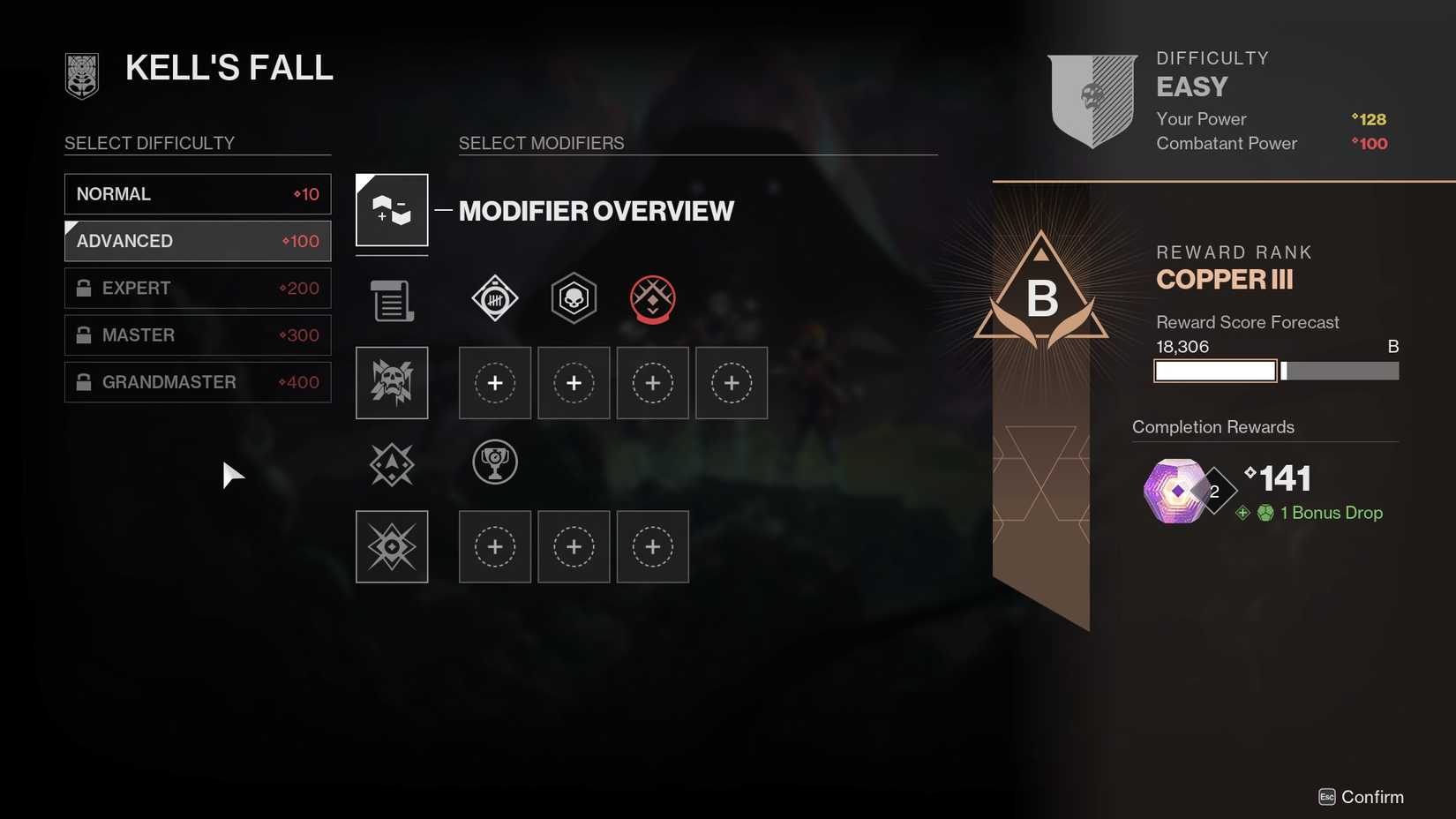Click the hexagonal skull modifier icon
The height and width of the screenshot is (819, 1456).
tap(574, 298)
